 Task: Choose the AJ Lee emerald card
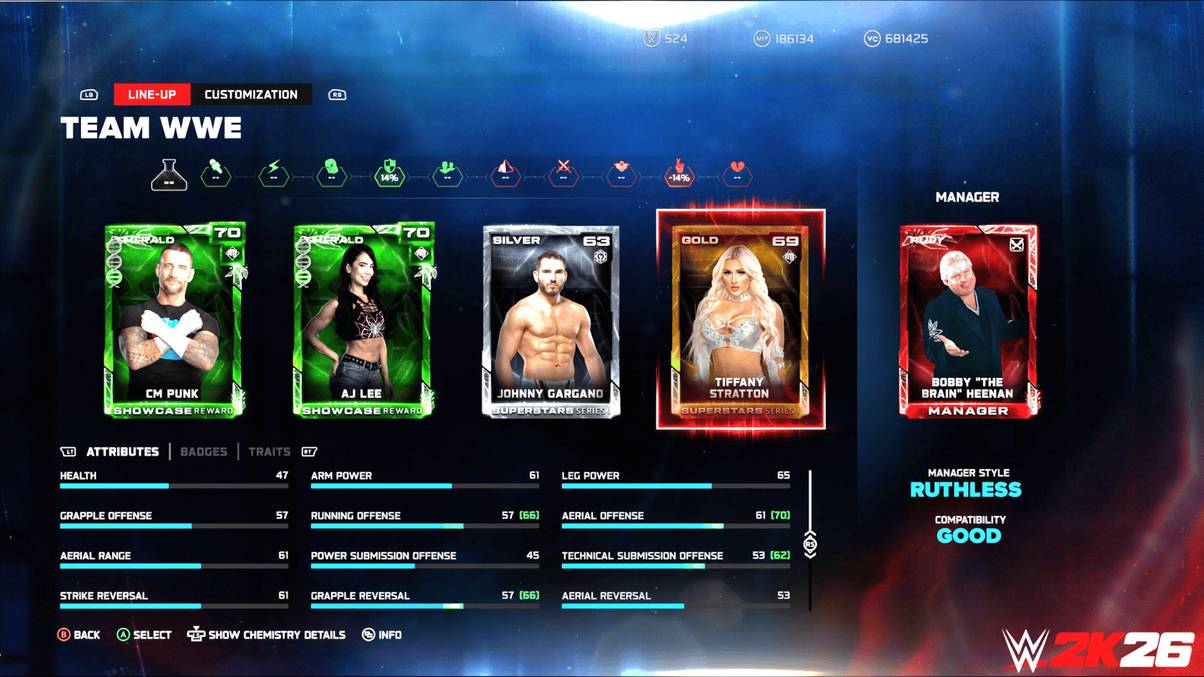[364, 320]
